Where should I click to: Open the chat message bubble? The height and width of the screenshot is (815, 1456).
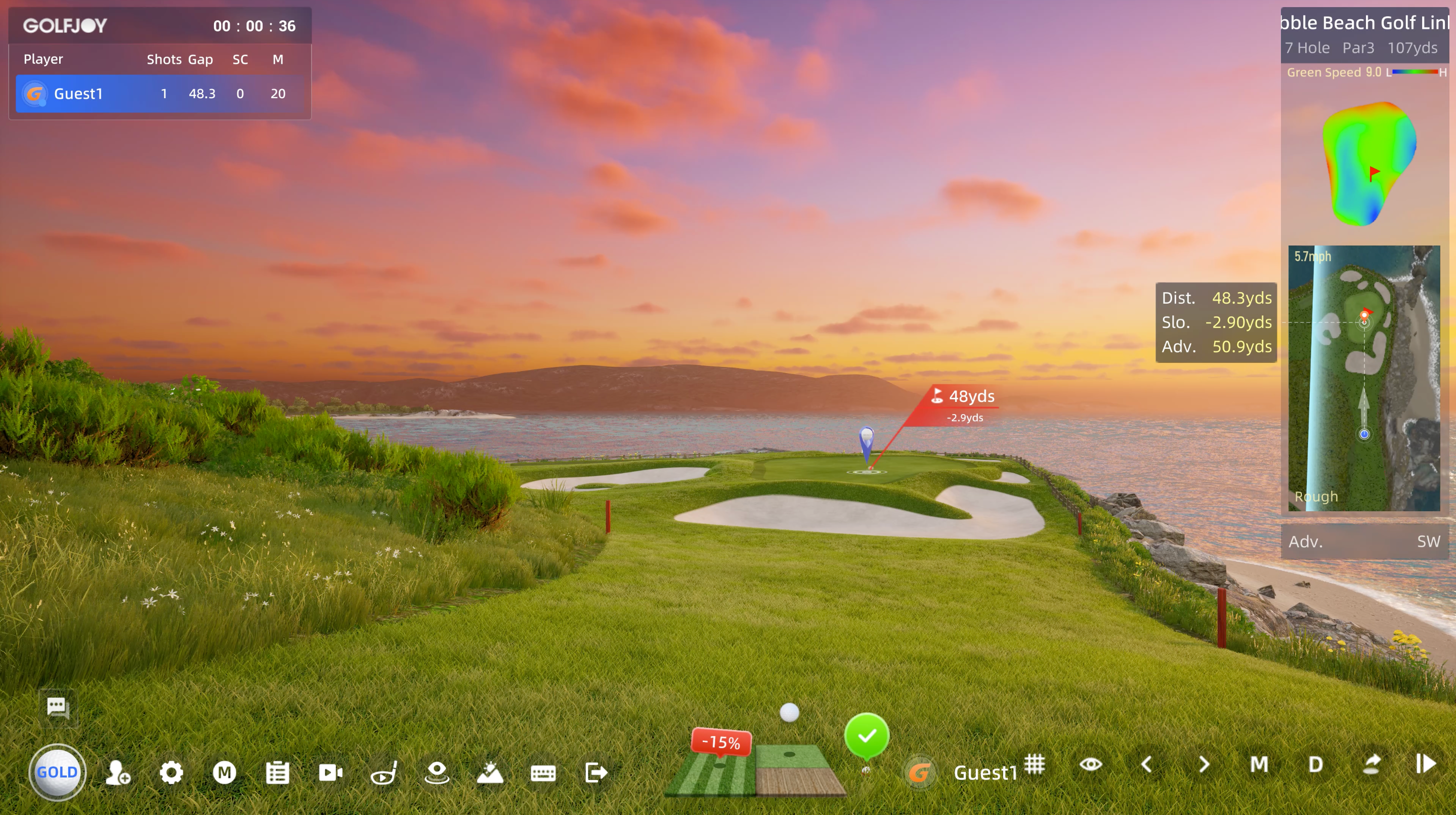57,706
